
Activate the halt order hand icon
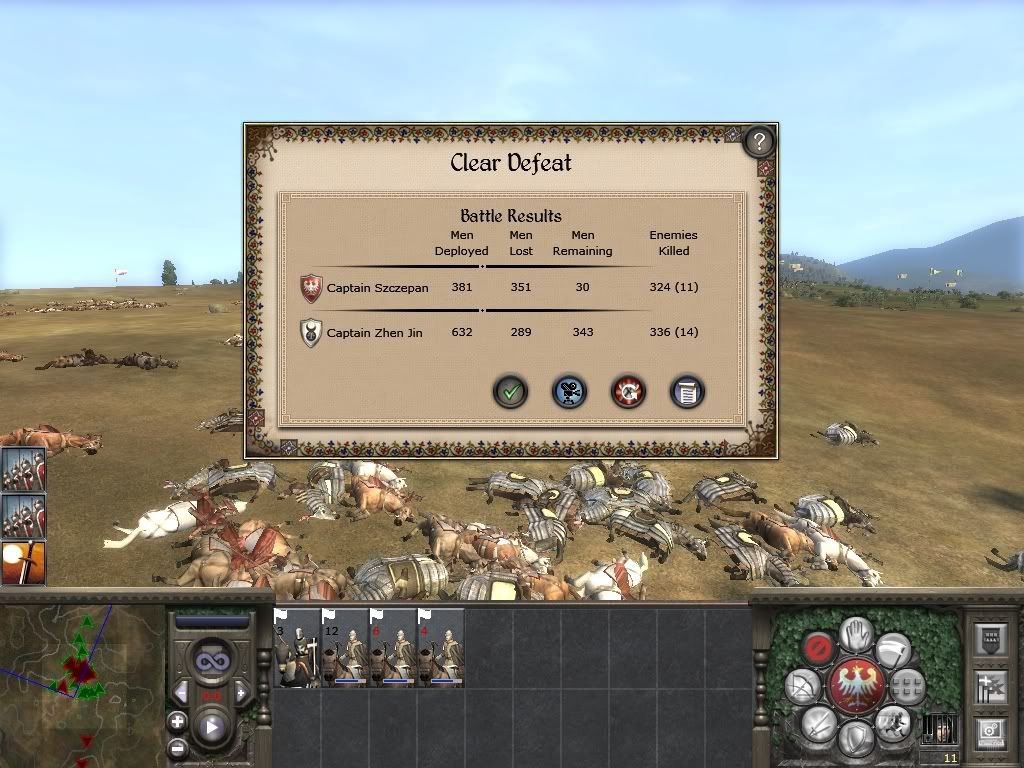coord(856,634)
